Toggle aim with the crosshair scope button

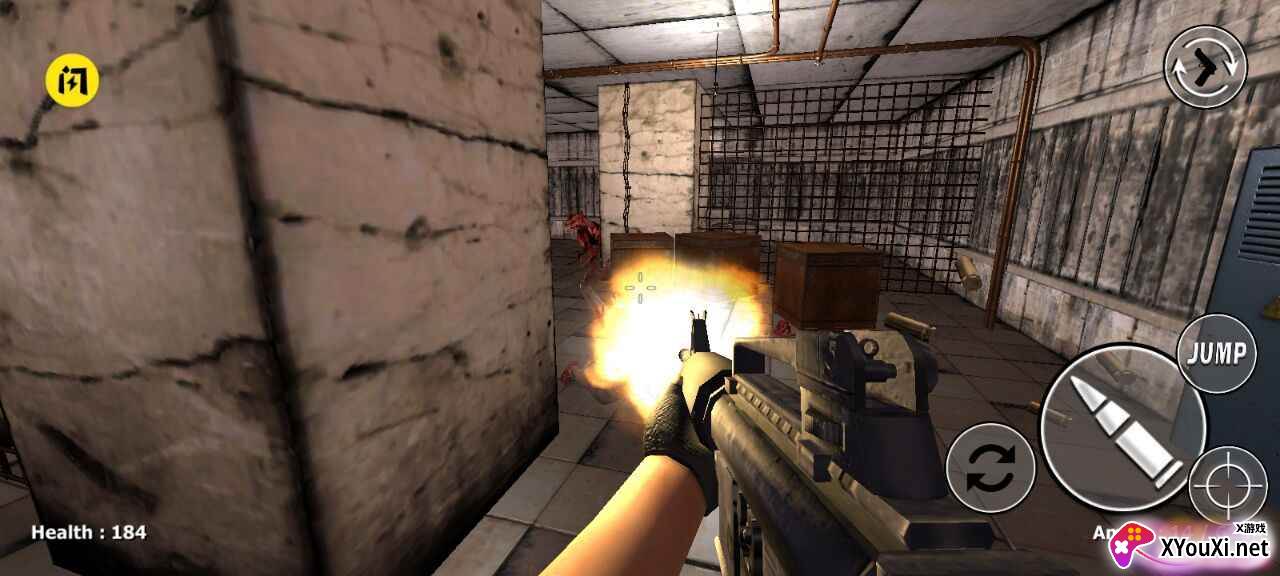pyautogui.click(x=1228, y=486)
